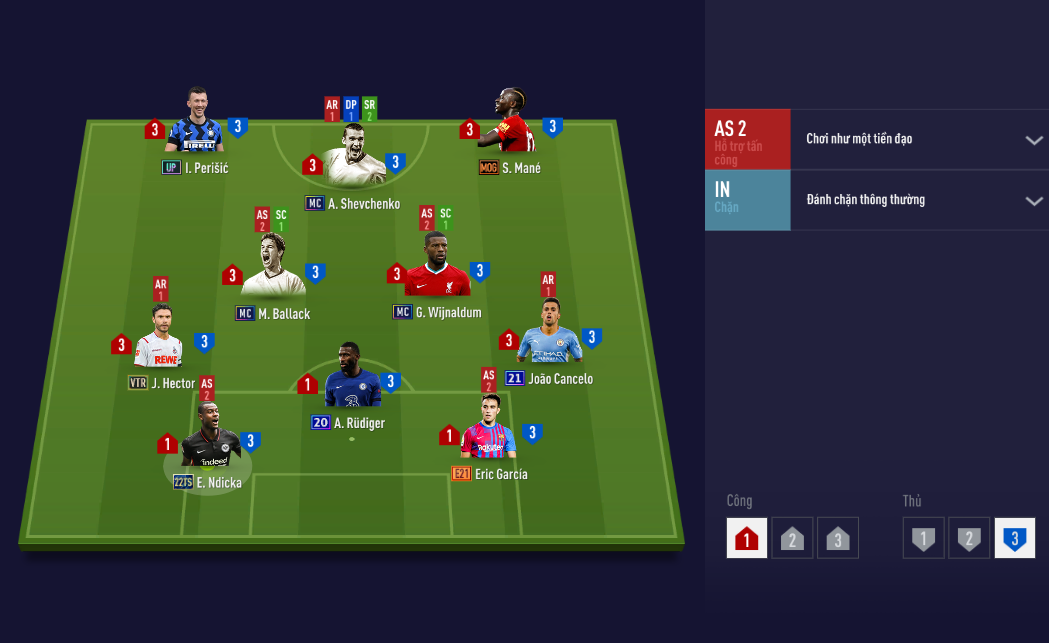This screenshot has height=643, width=1049.
Task: Set defense (Thủ) level to 1
Action: coord(923,538)
